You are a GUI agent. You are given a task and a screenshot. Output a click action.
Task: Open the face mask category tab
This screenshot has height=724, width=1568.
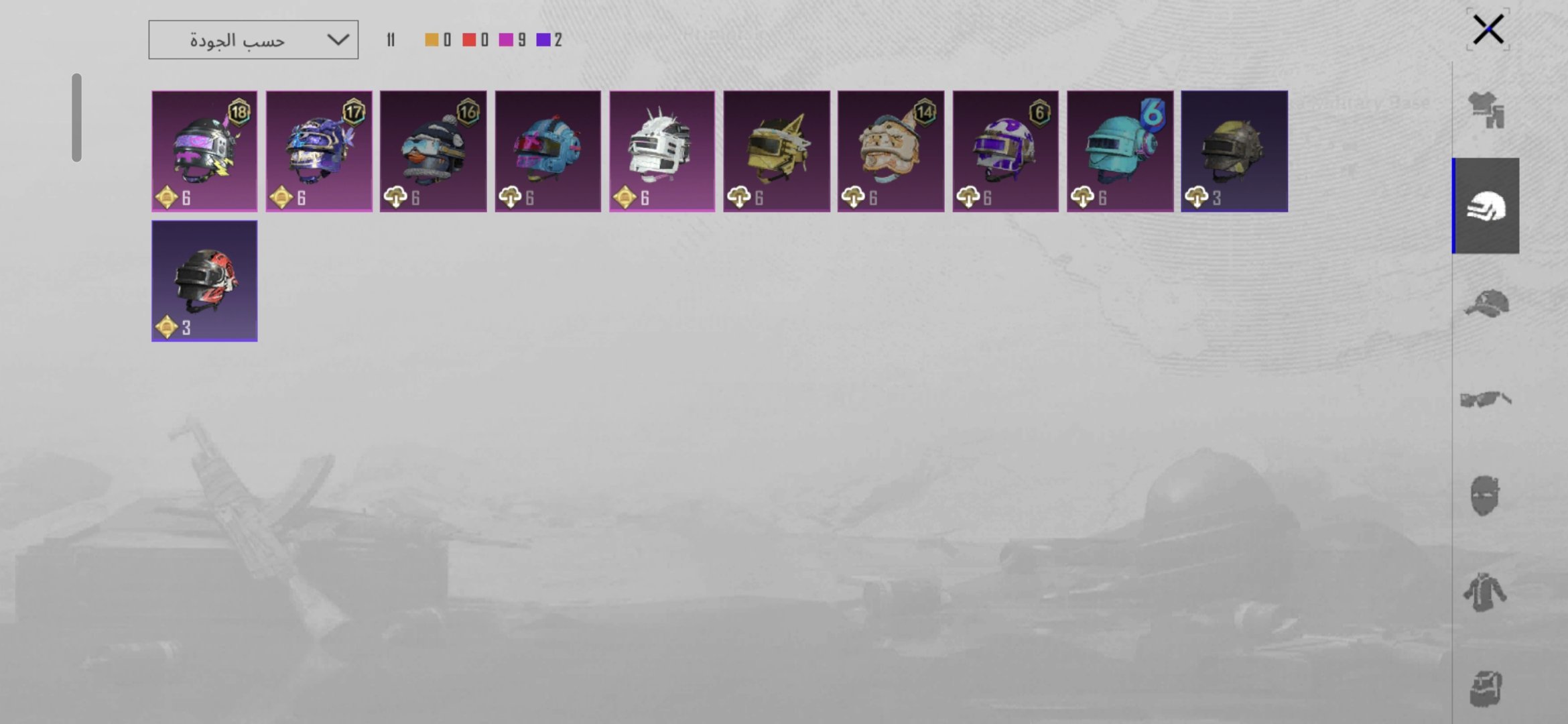(x=1486, y=496)
